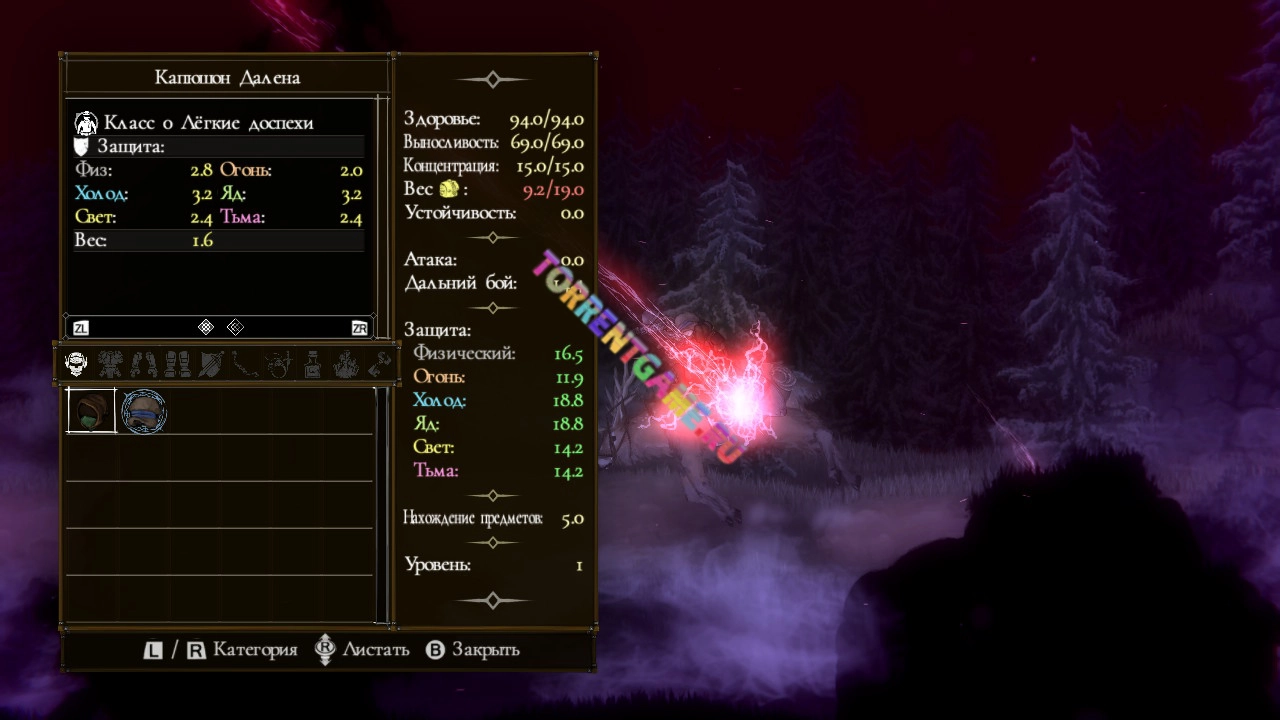Screen dimensions: 1280x720
Task: Open the chest armor category tab
Action: (x=110, y=364)
